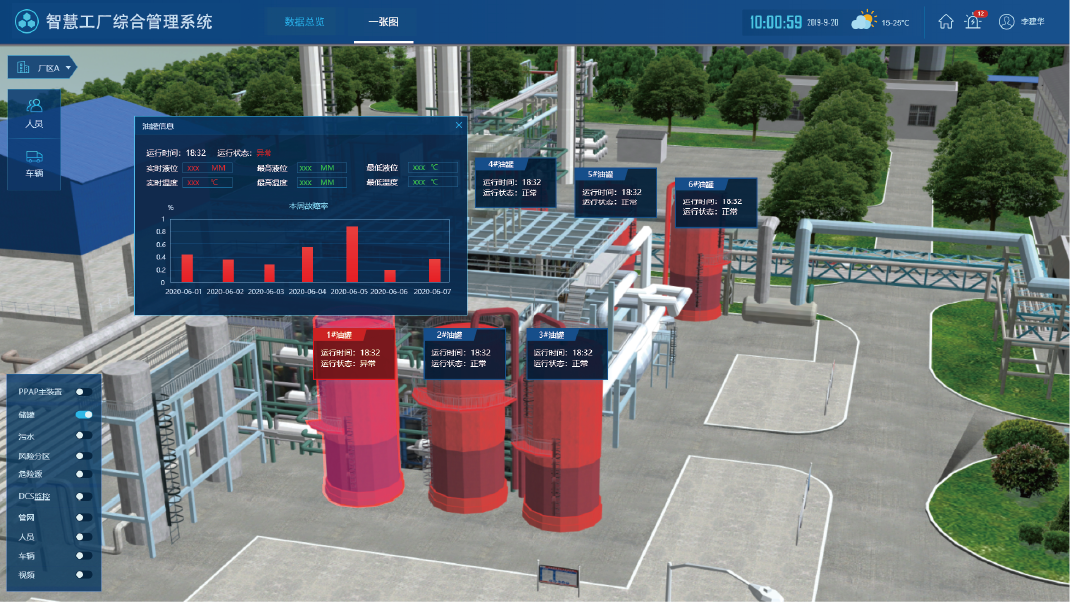This screenshot has height=602, width=1070.
Task: Enable the 危险源 layer switch
Action: [84, 474]
